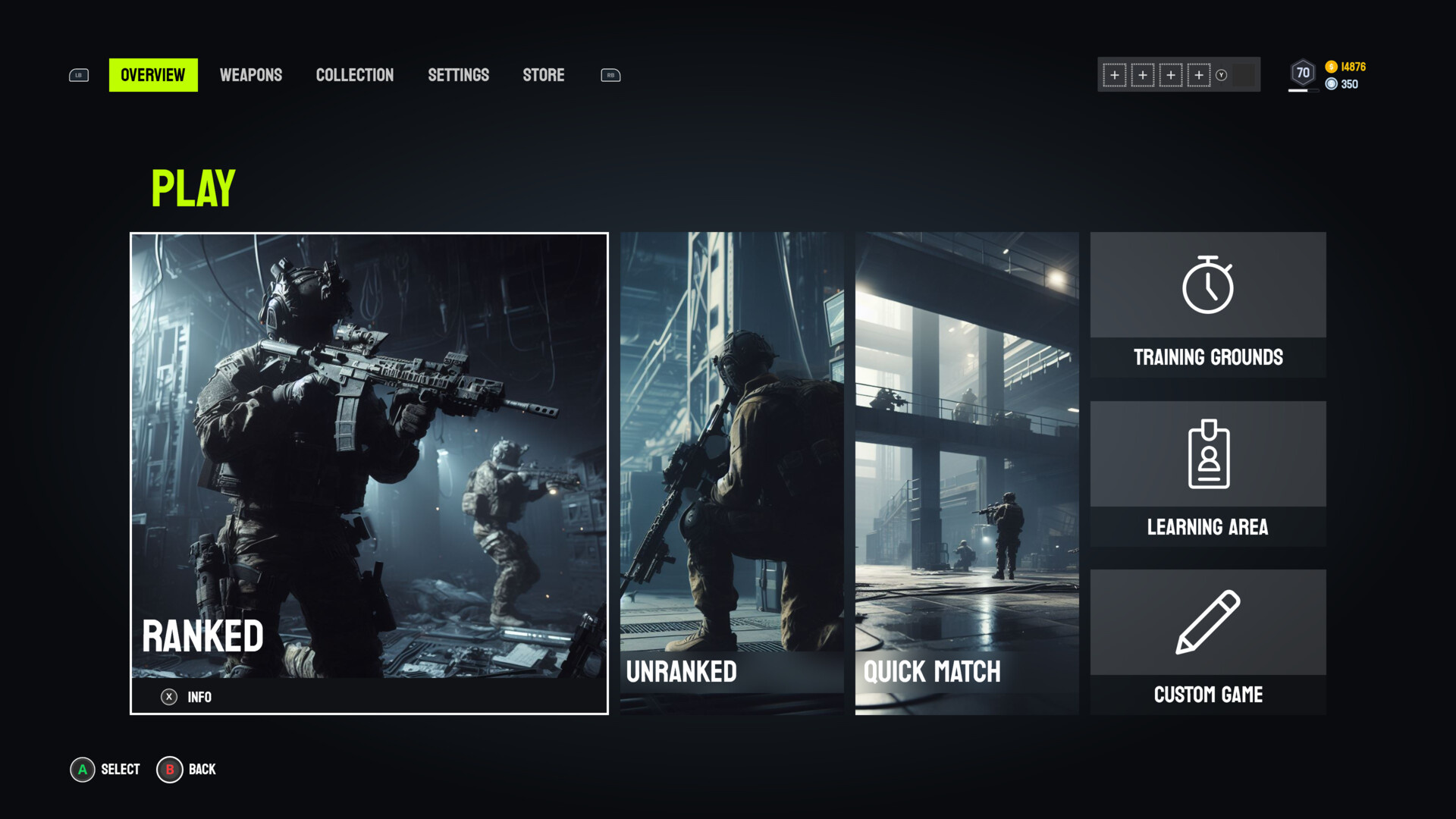This screenshot has height=819, width=1456.
Task: Switch to the Weapons tab
Action: click(x=251, y=74)
